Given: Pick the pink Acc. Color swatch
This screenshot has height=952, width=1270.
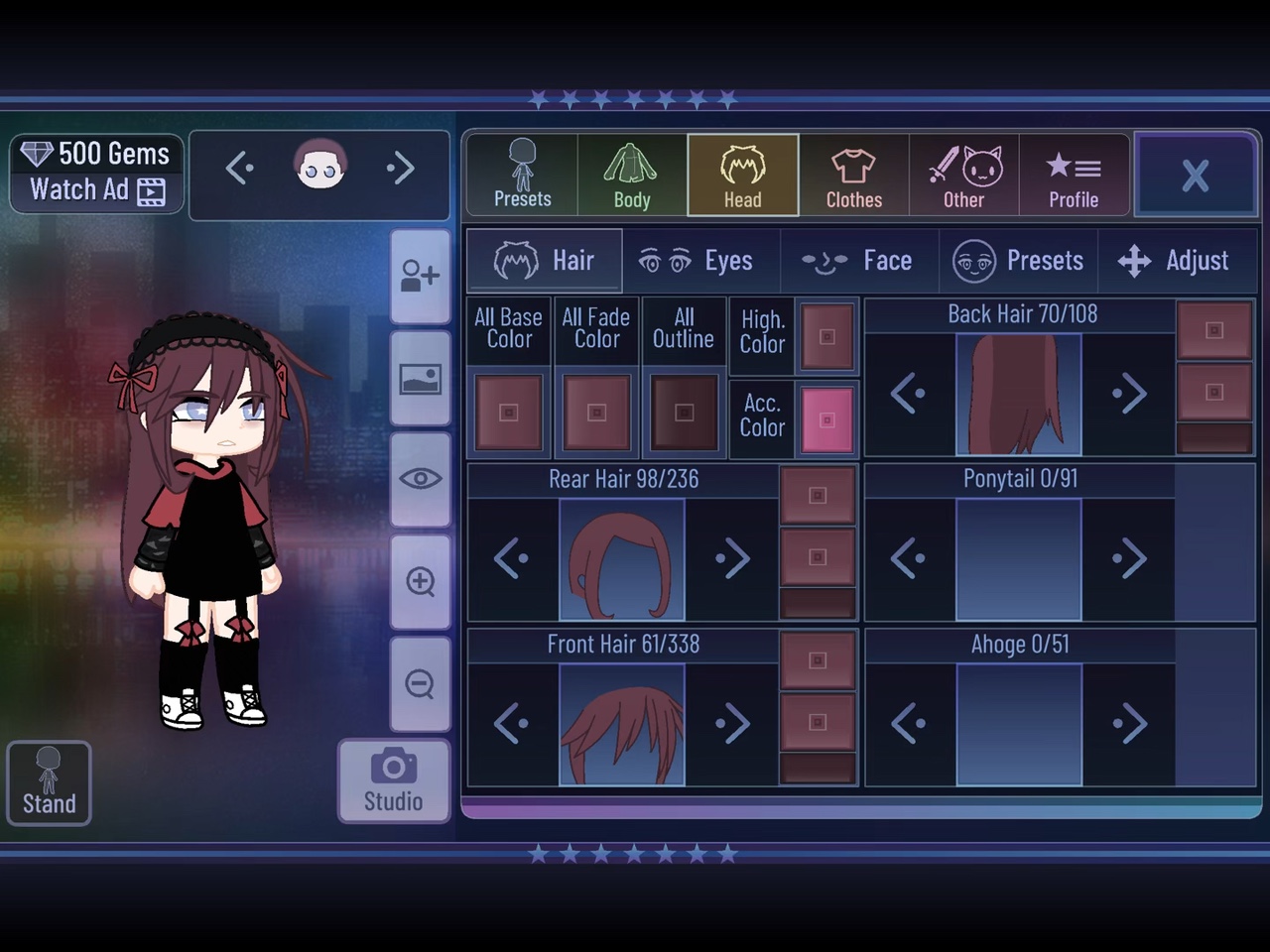Looking at the screenshot, I should pos(825,419).
